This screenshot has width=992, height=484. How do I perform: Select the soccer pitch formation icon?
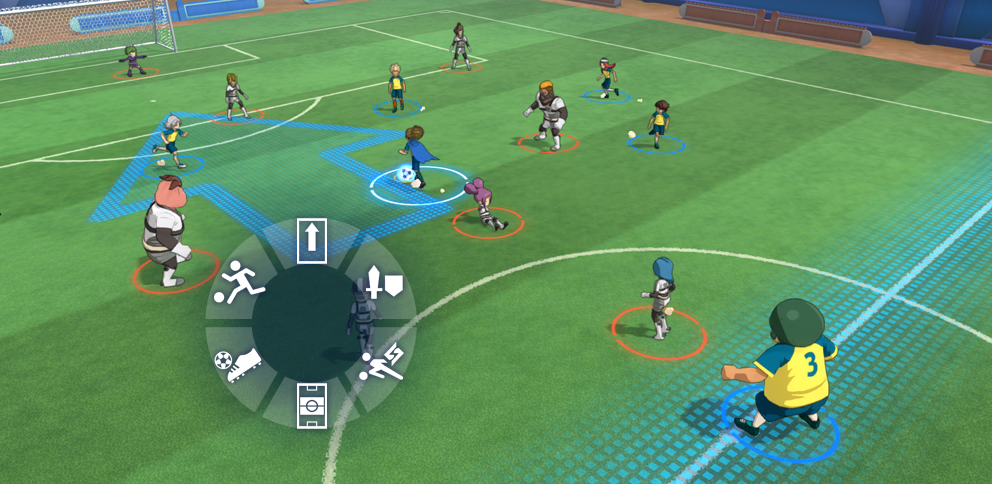[312, 405]
